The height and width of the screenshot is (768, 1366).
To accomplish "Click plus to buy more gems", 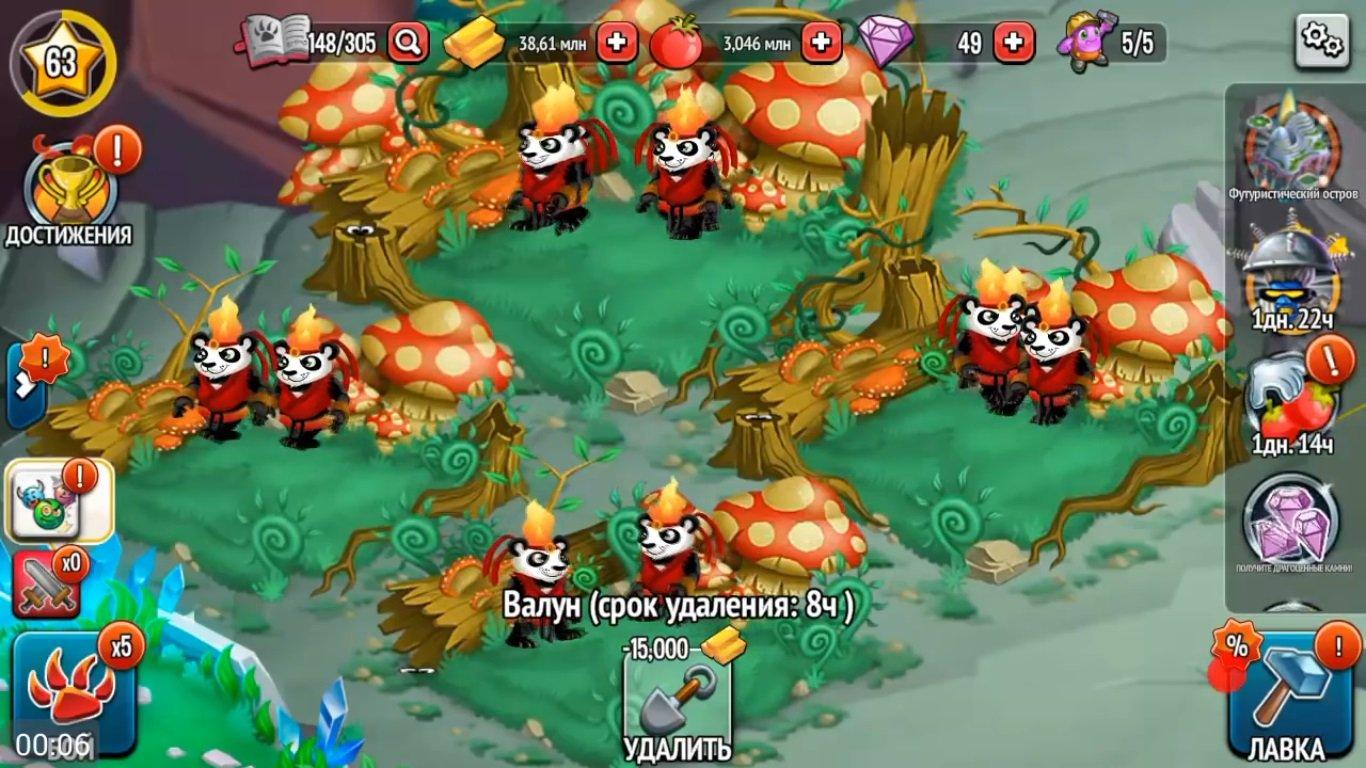I will pyautogui.click(x=1013, y=41).
